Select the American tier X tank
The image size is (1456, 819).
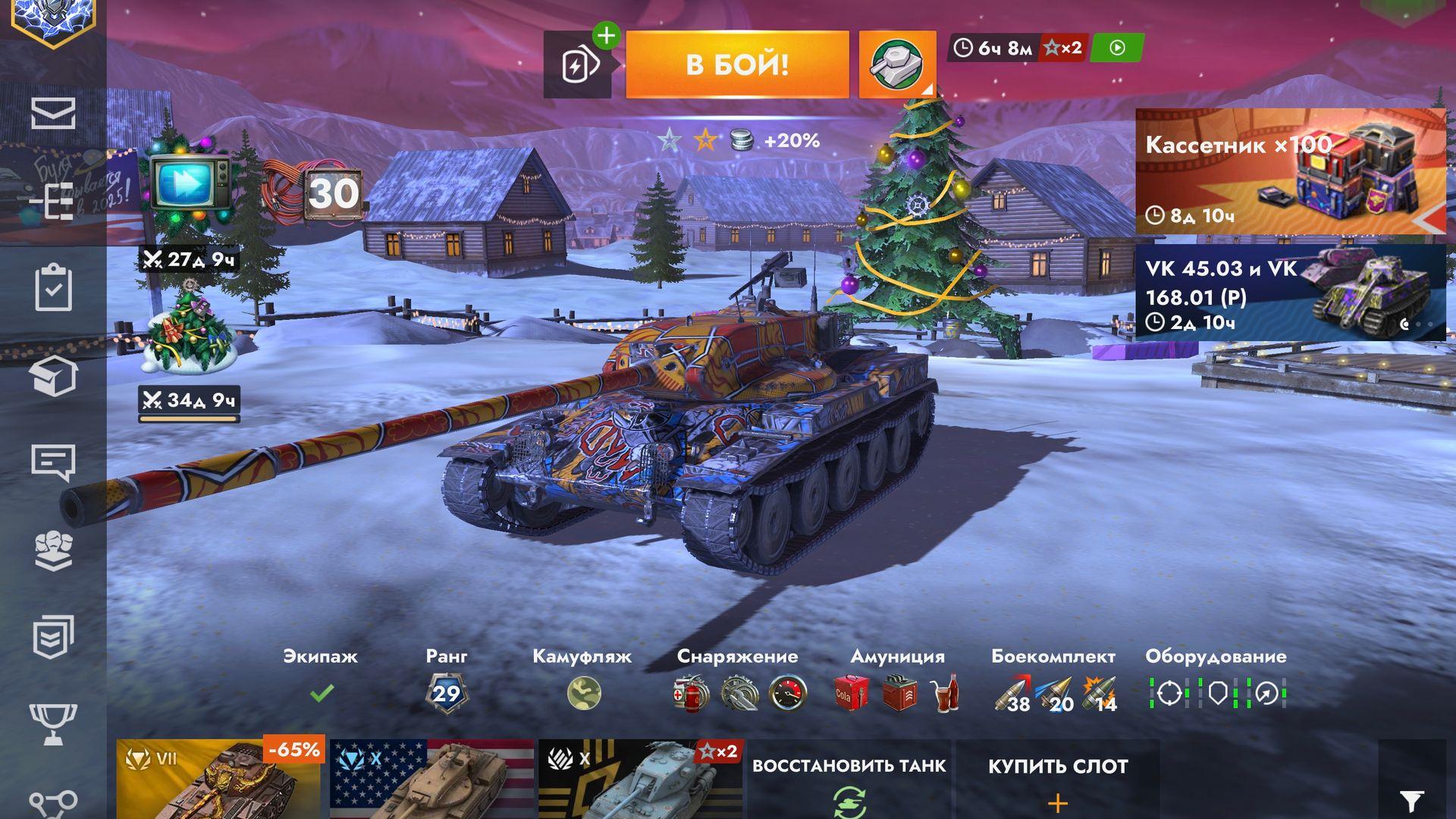[x=432, y=779]
